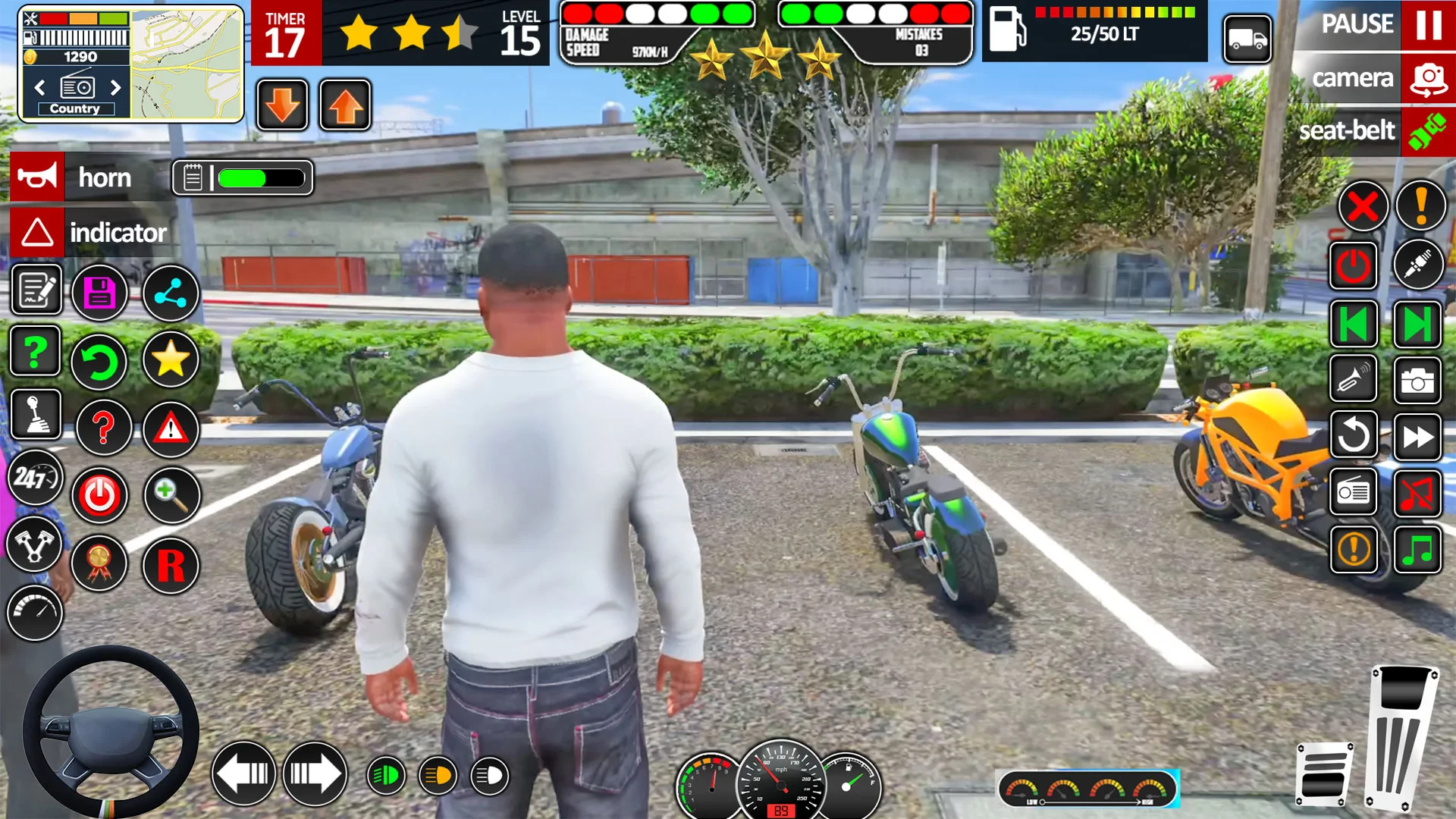Open the magnifying glass zoom button
The width and height of the screenshot is (1456, 819).
point(171,495)
